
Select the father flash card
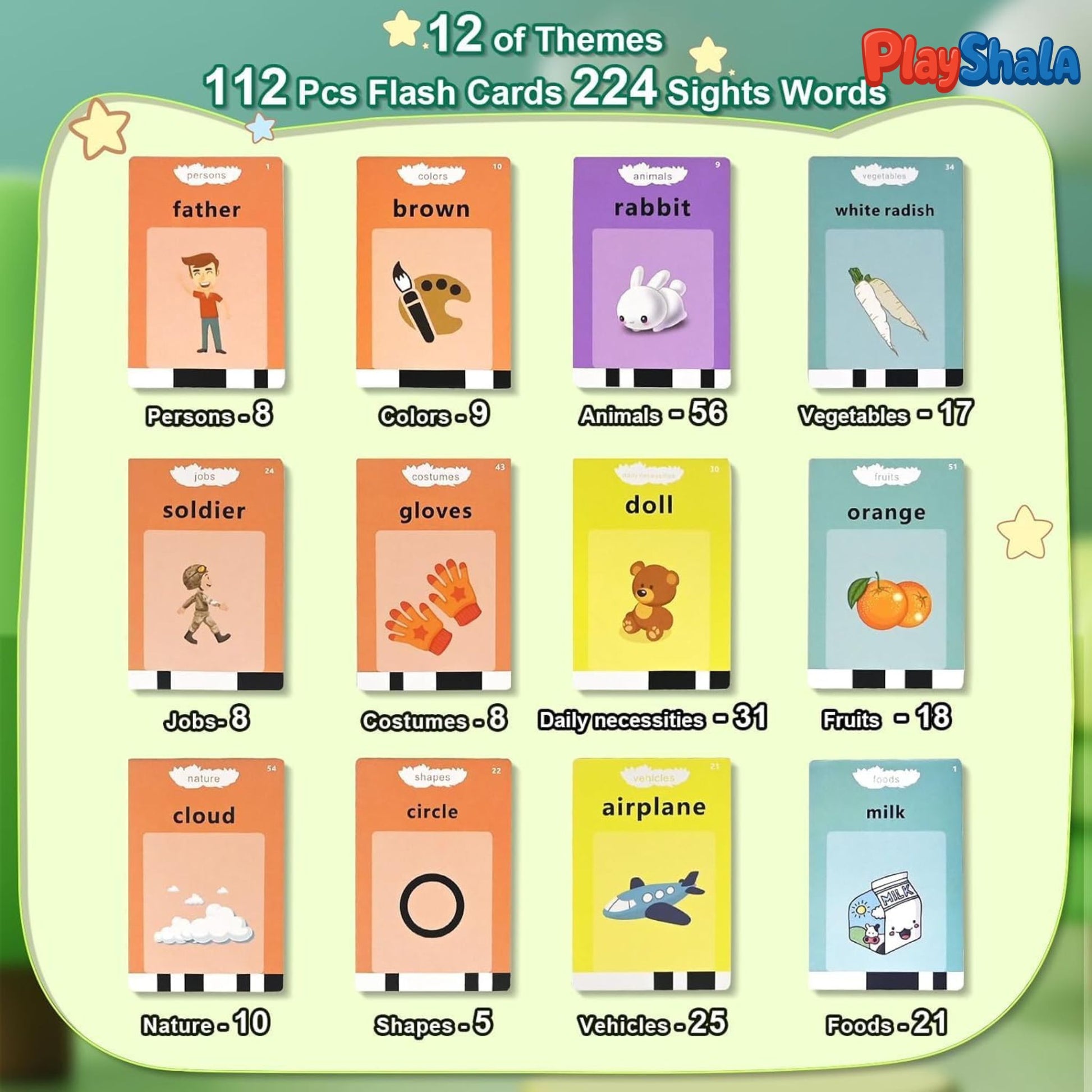(x=207, y=272)
